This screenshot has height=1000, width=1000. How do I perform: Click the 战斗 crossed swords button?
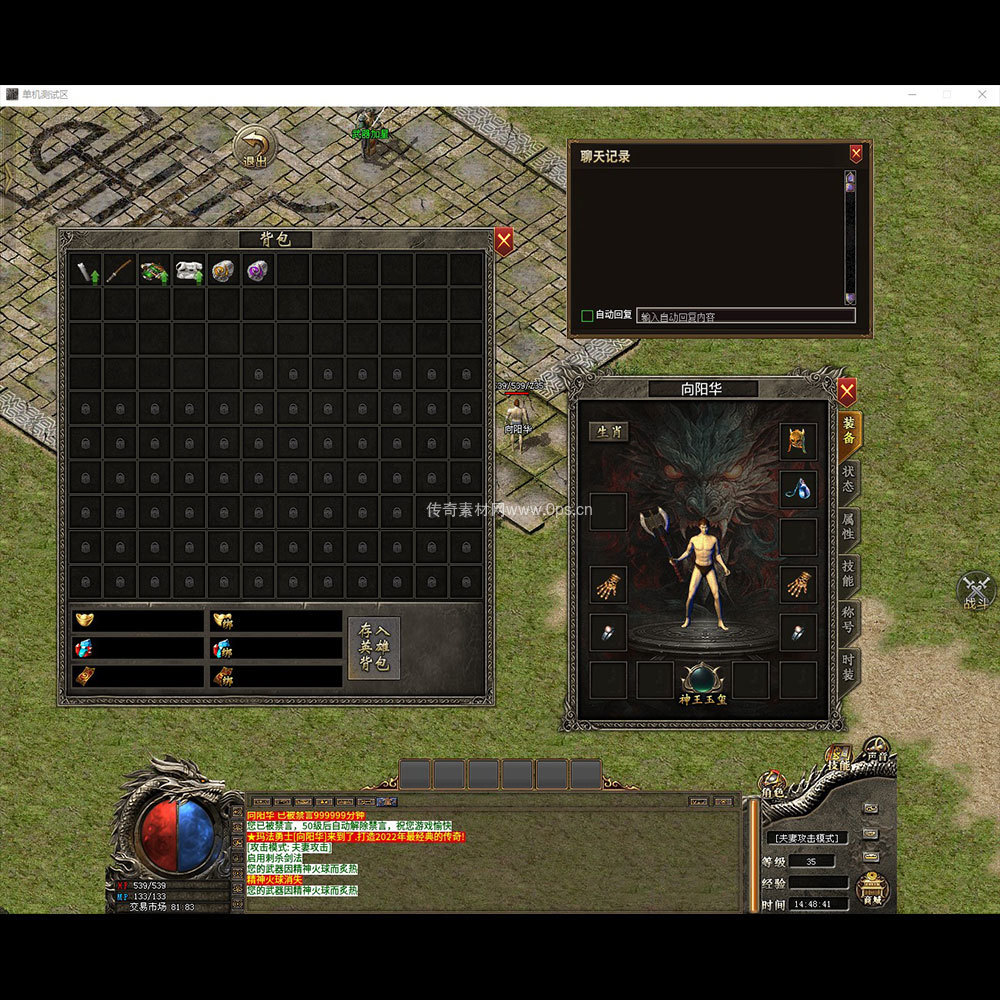(976, 590)
